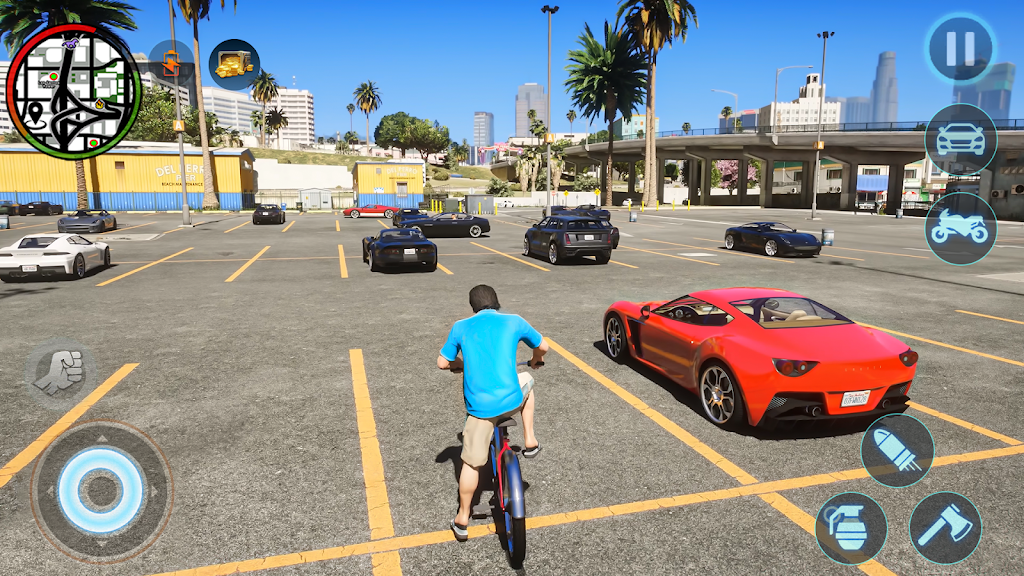Throw a grenade with the grenade button
The width and height of the screenshot is (1024, 576).
tap(851, 528)
